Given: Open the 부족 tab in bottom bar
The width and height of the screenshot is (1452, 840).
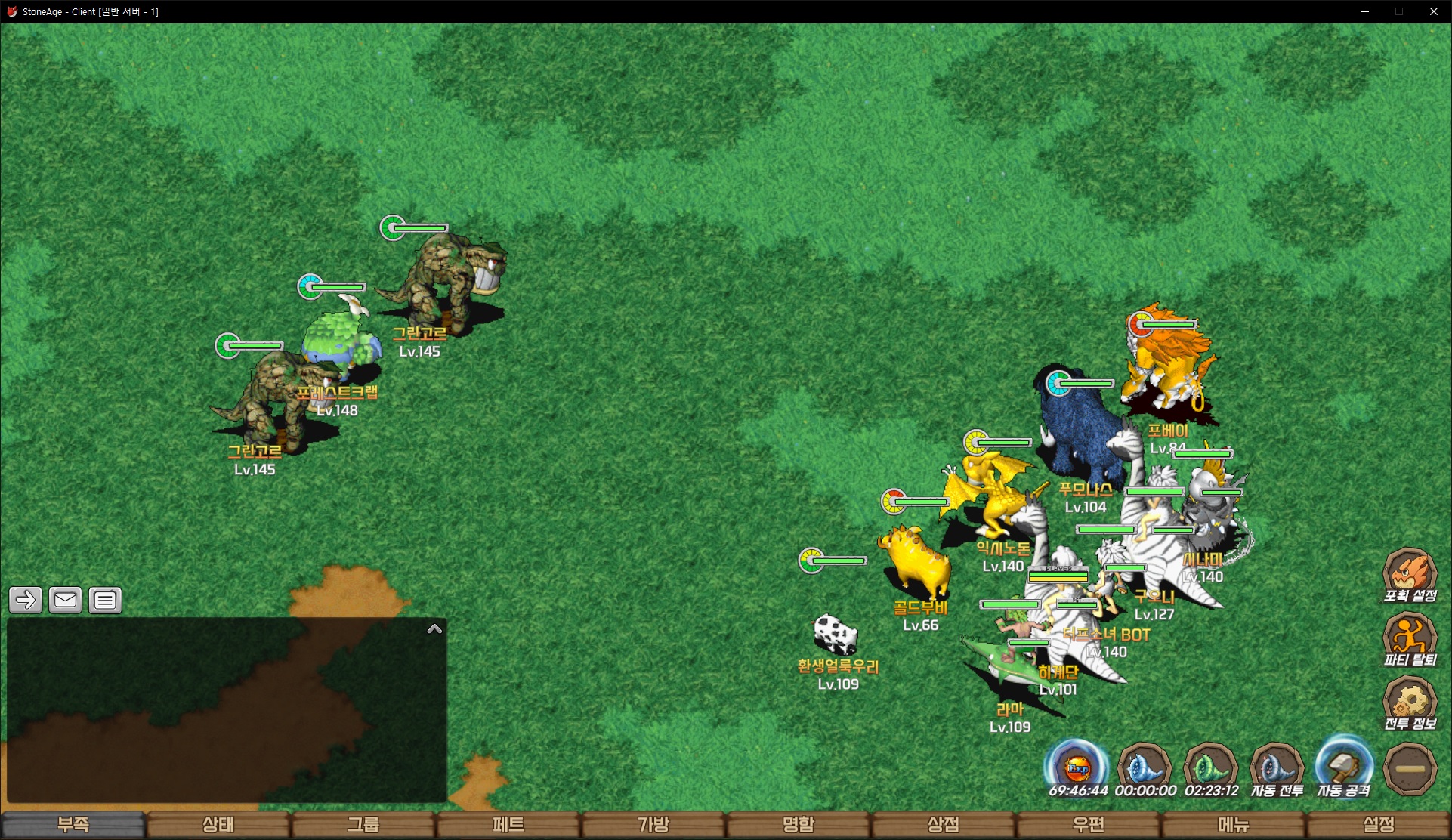Looking at the screenshot, I should [x=73, y=824].
